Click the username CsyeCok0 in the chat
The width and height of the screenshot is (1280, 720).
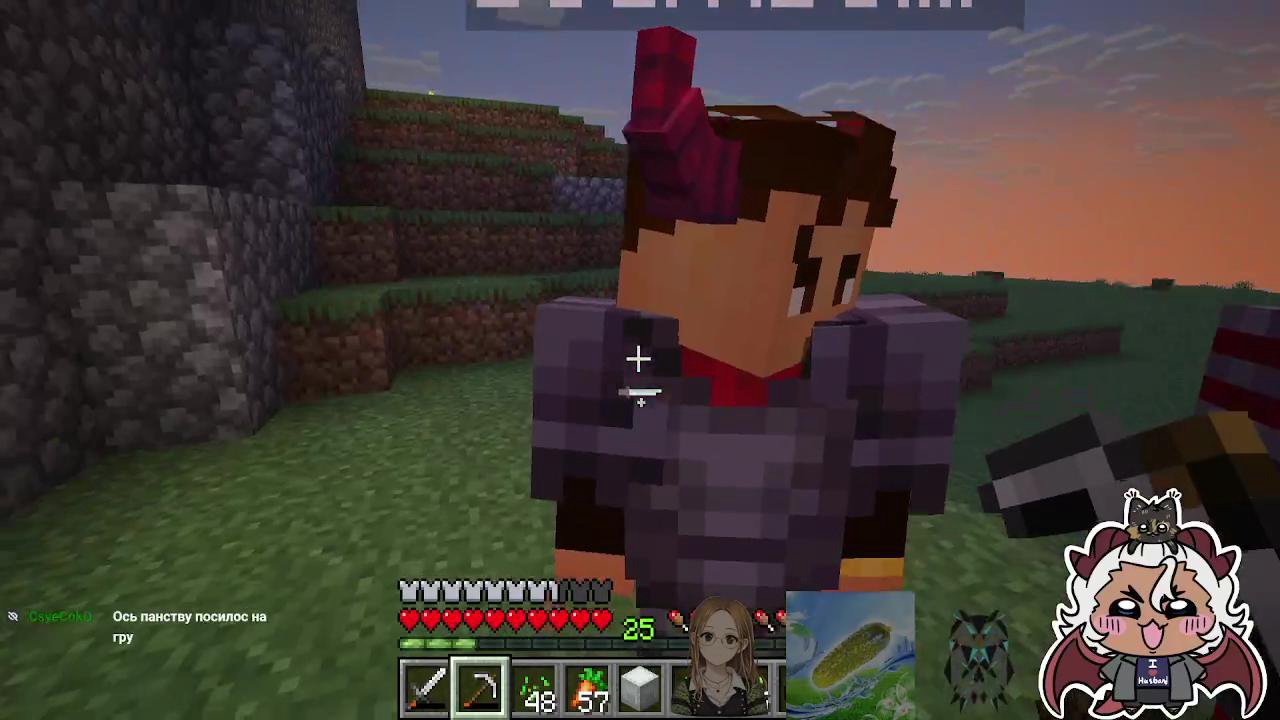pyautogui.click(x=60, y=616)
